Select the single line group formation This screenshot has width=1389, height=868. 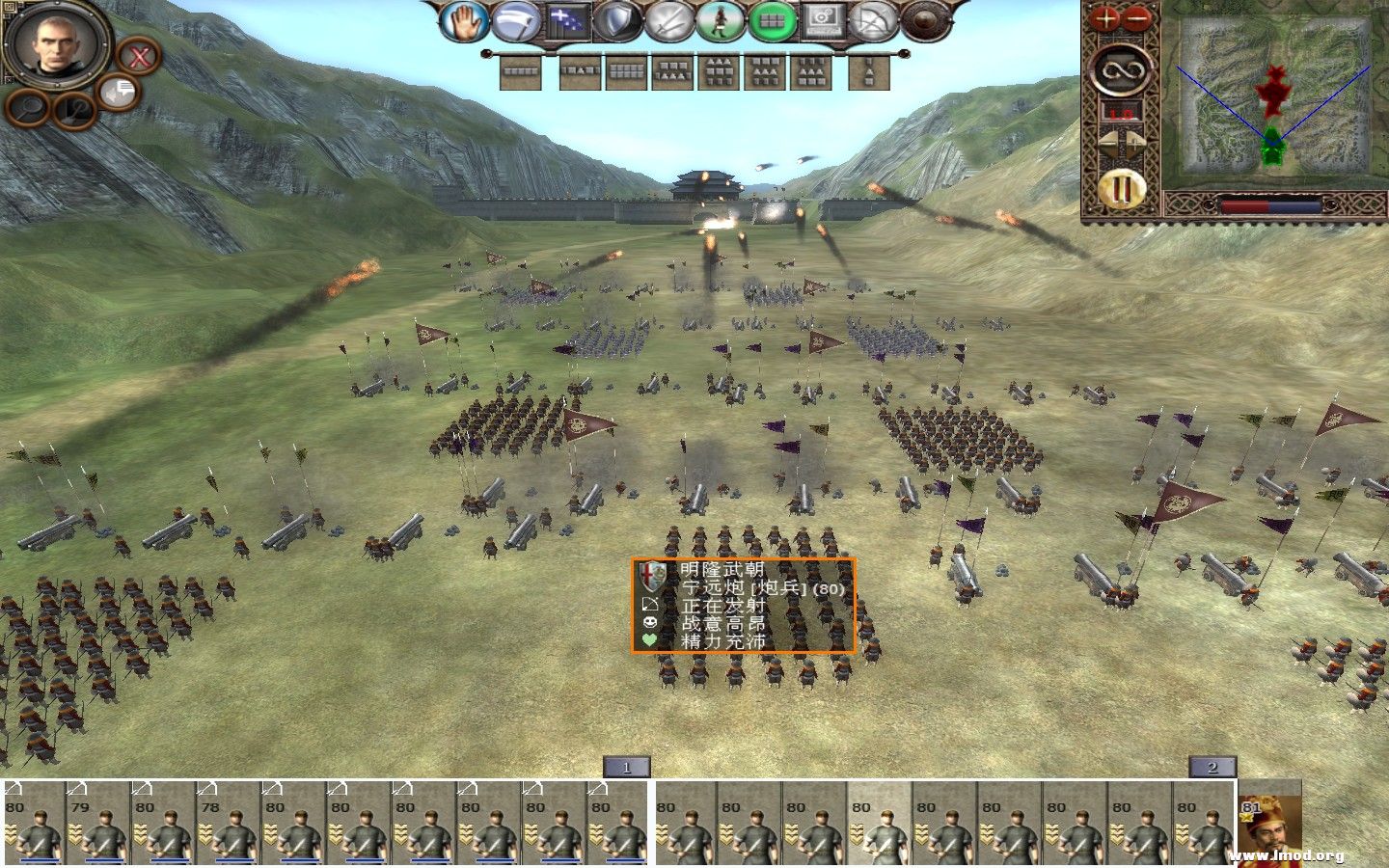click(522, 72)
